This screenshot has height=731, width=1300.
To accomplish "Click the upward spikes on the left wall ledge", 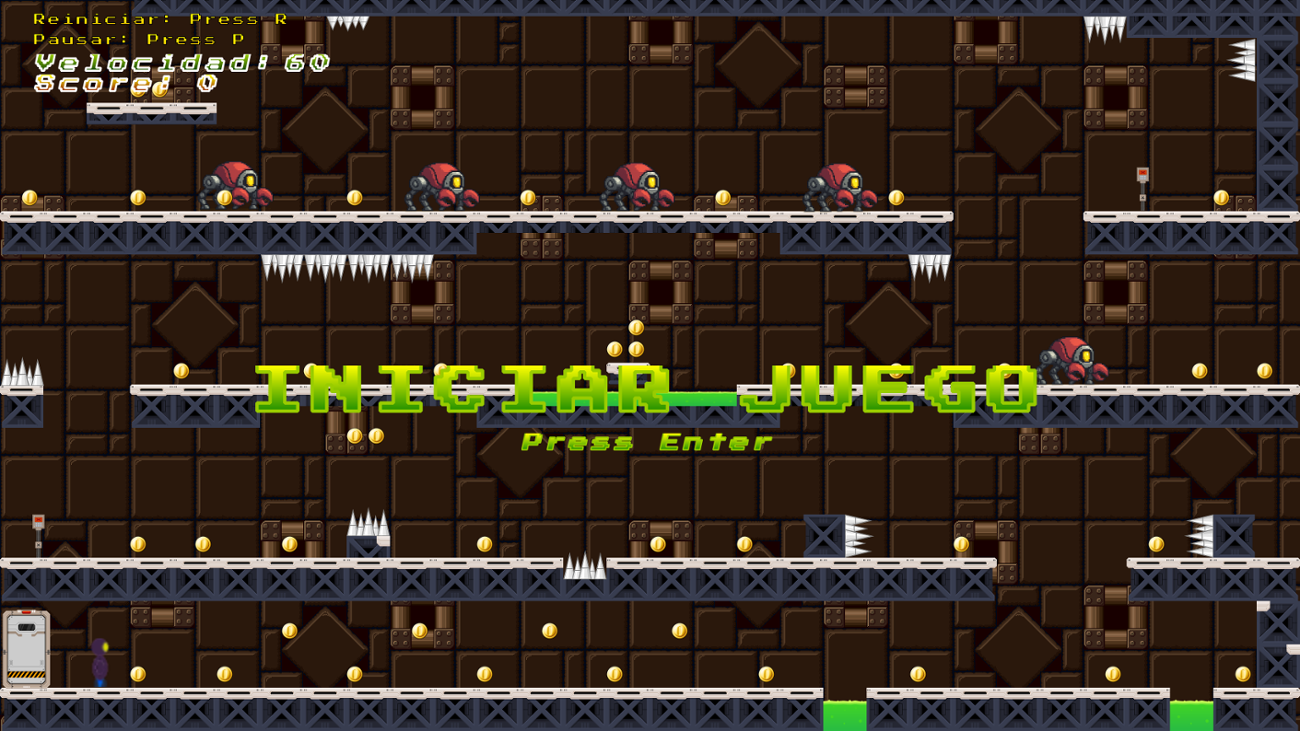I will (x=20, y=375).
